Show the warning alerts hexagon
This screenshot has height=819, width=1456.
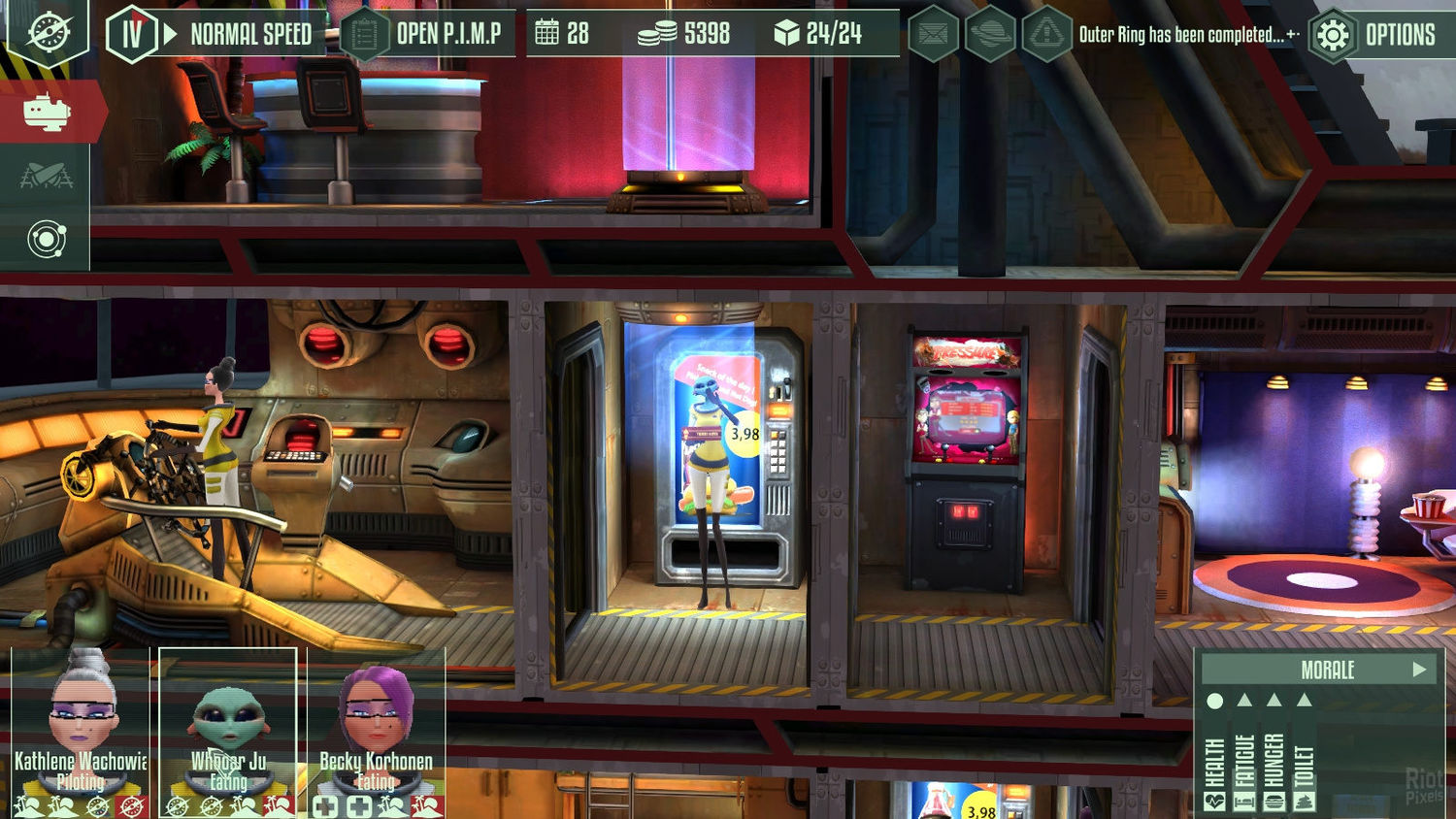point(1046,36)
